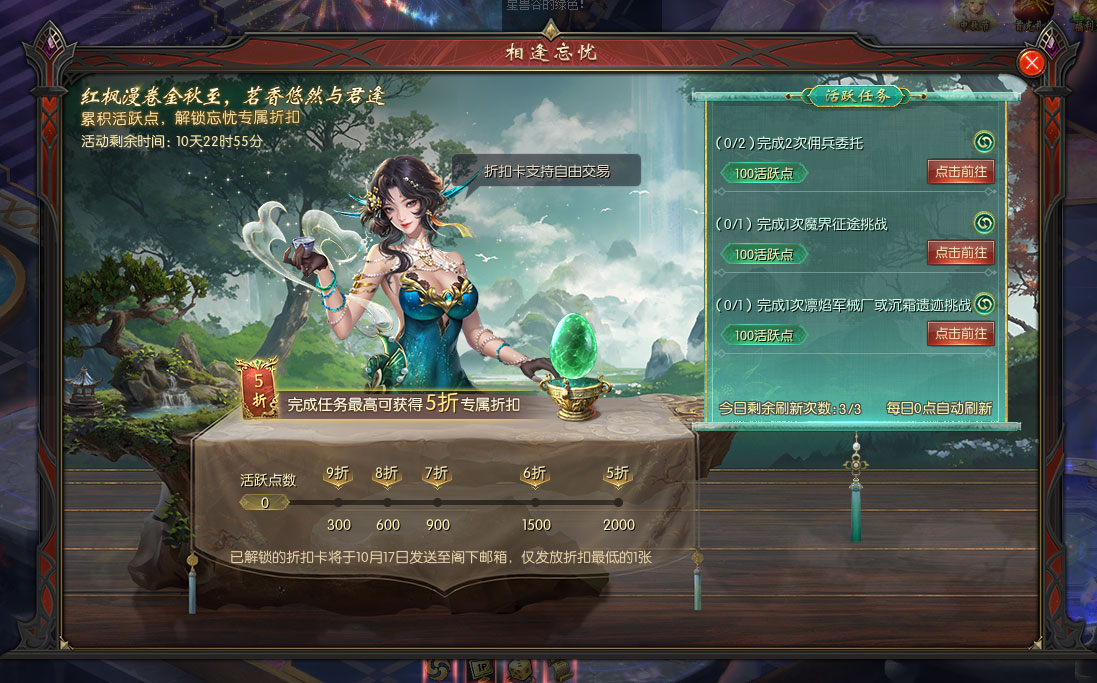Click 点击前往 for the 魔界征途 challenge

pyautogui.click(x=960, y=253)
